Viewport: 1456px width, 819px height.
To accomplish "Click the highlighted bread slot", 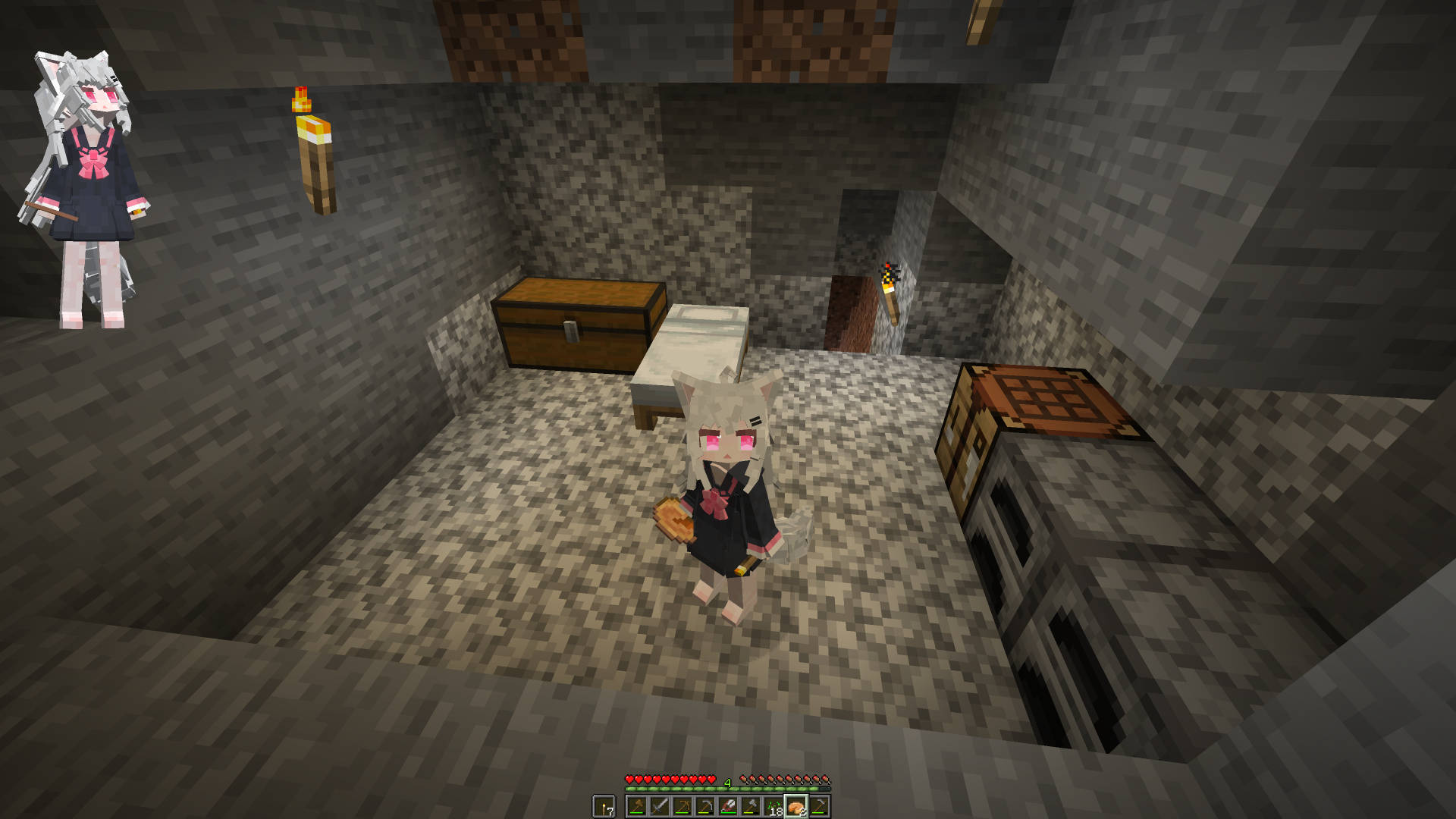I will (x=796, y=806).
